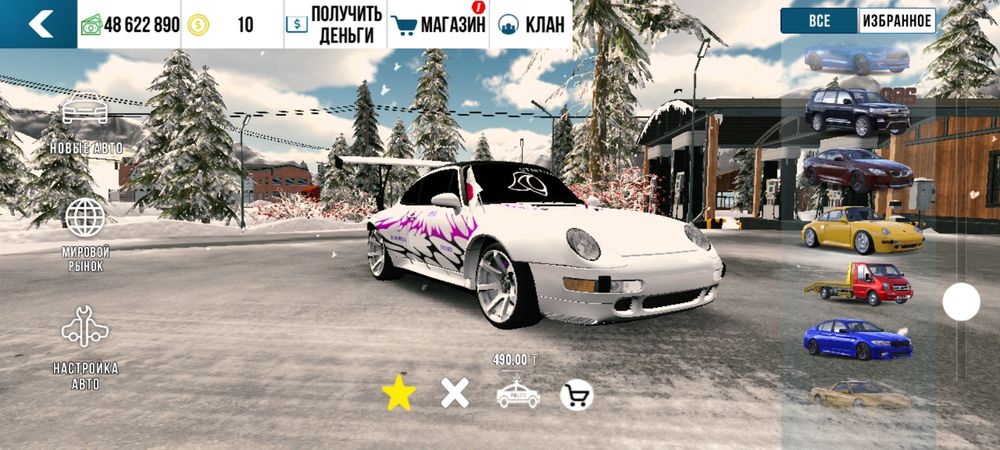The width and height of the screenshot is (1000, 450).
Task: Switch to the Все tab
Action: [x=819, y=21]
